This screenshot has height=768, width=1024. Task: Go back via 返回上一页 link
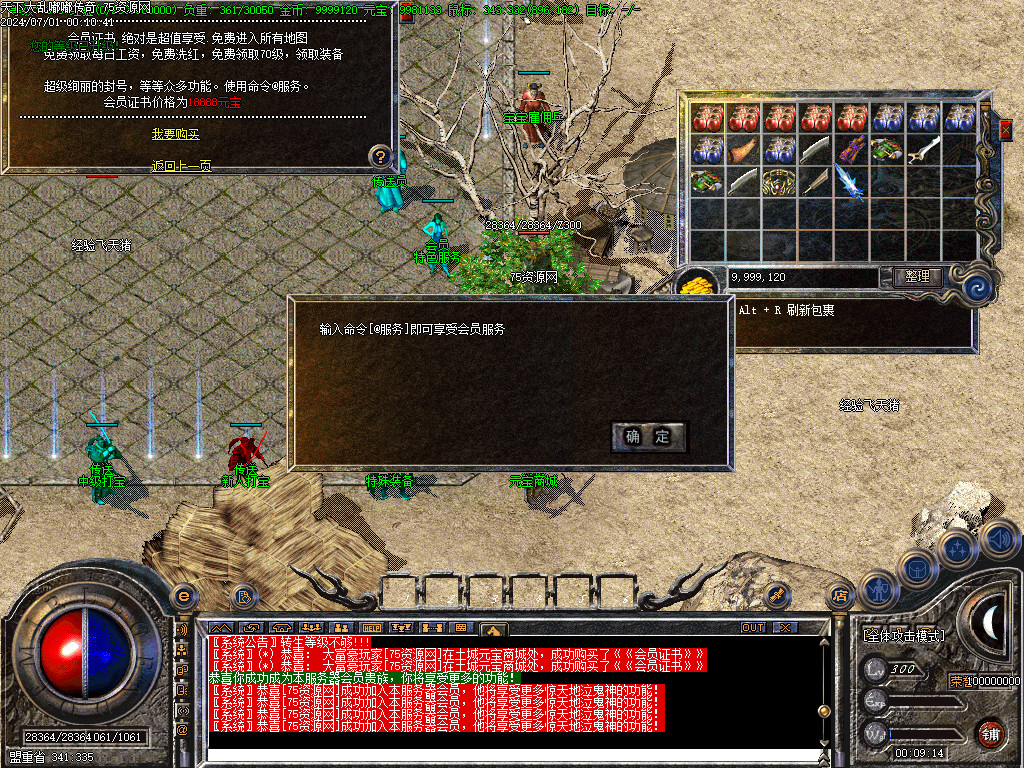point(181,166)
